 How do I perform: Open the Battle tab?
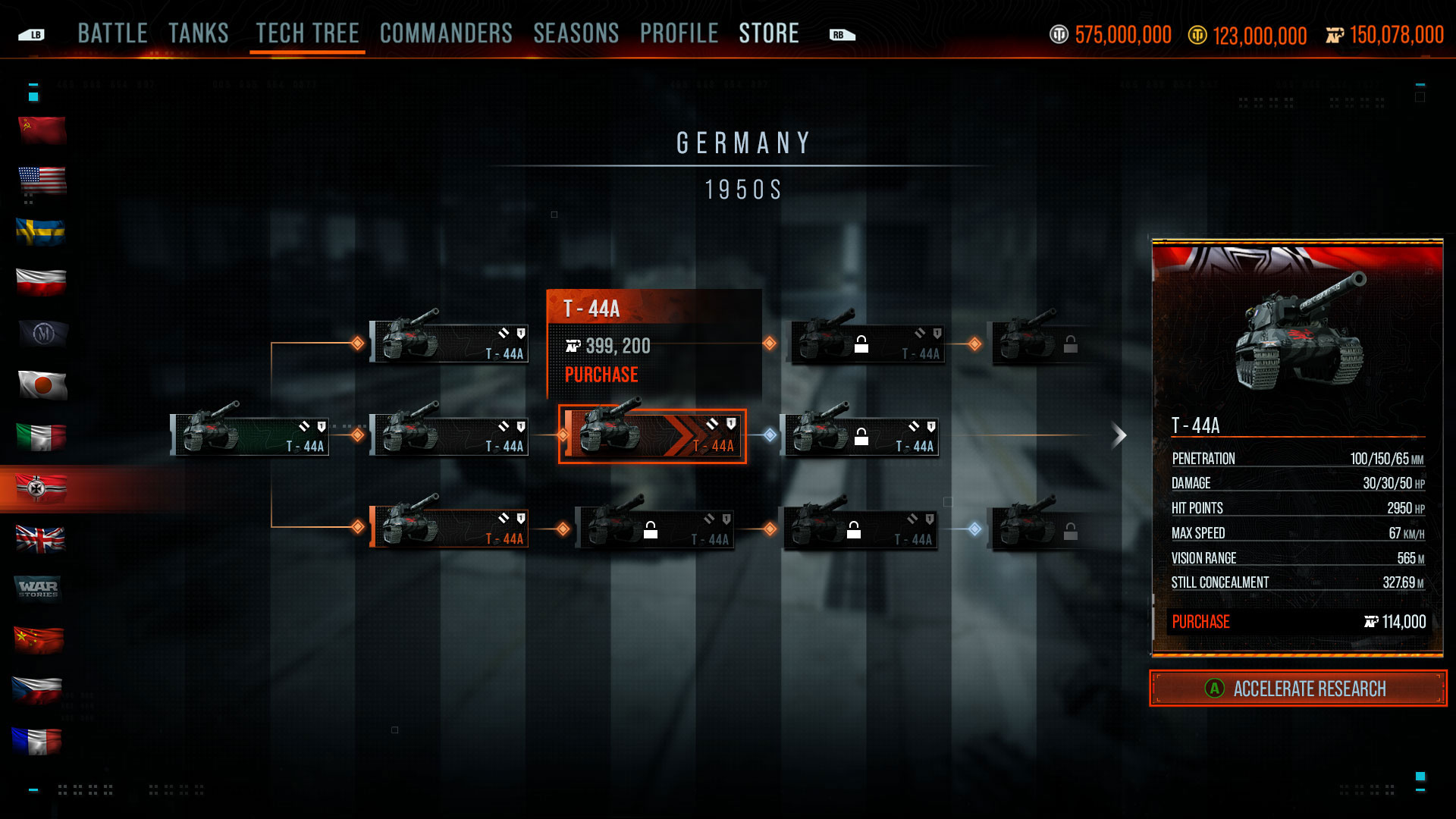pyautogui.click(x=112, y=33)
